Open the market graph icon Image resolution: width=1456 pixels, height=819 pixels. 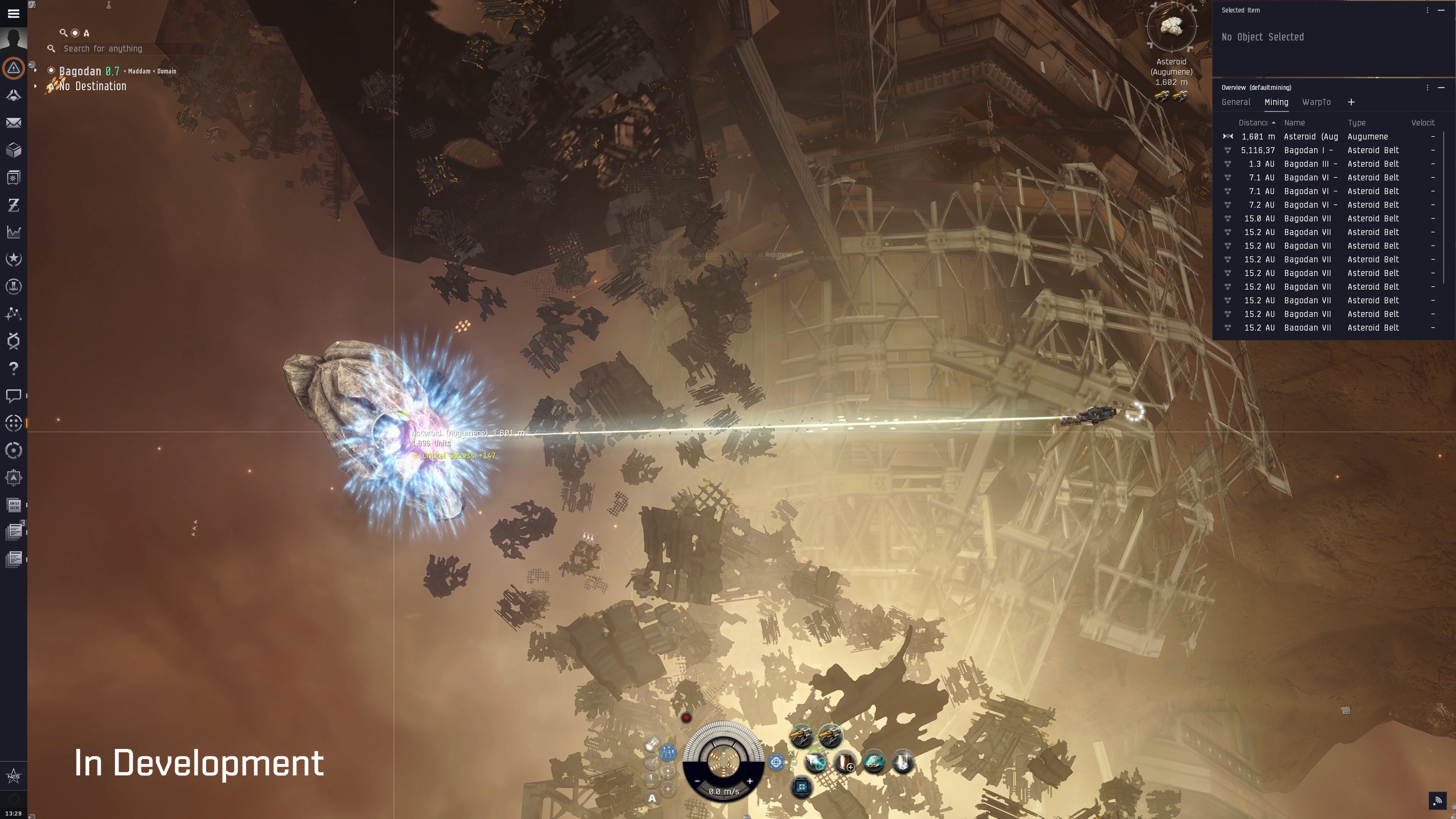click(14, 232)
